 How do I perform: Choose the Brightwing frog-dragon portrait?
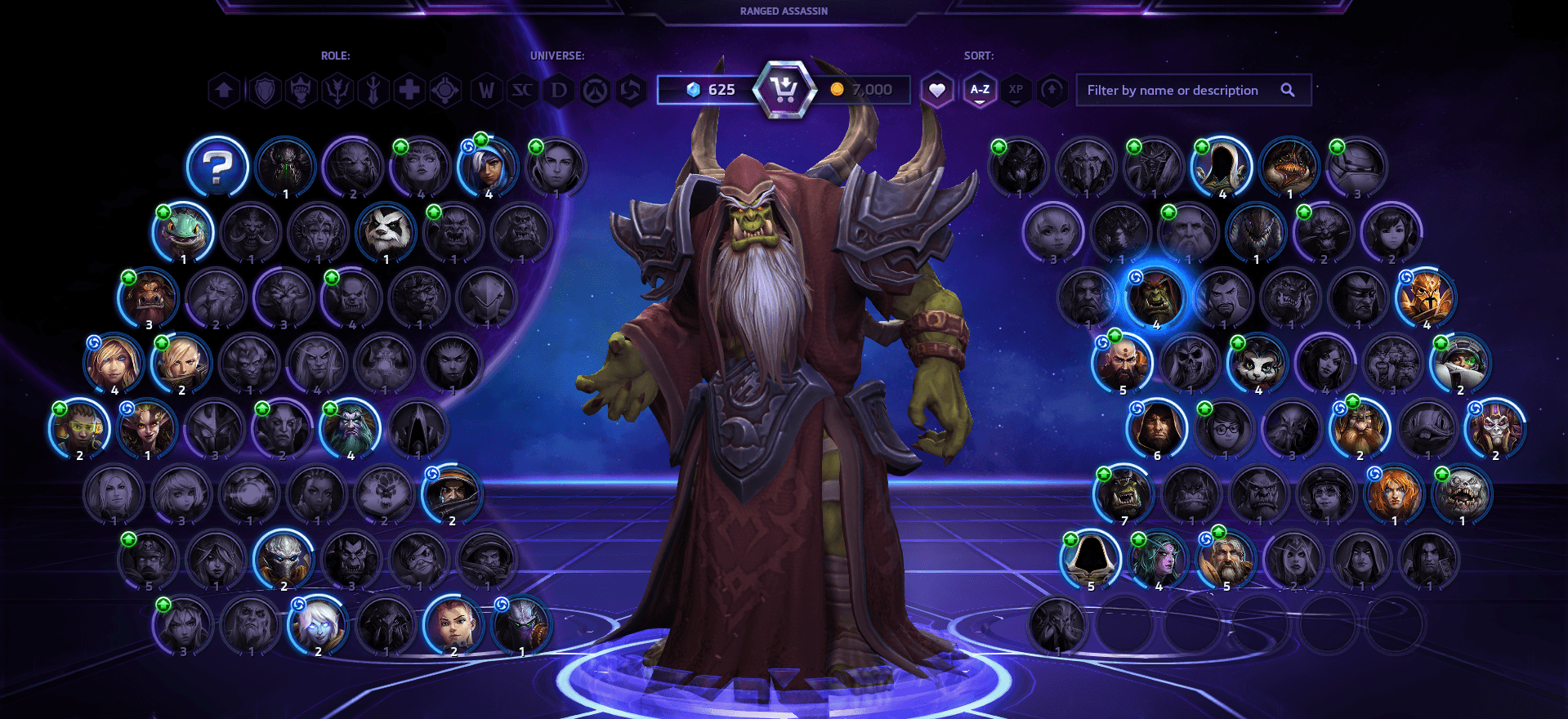pos(184,232)
